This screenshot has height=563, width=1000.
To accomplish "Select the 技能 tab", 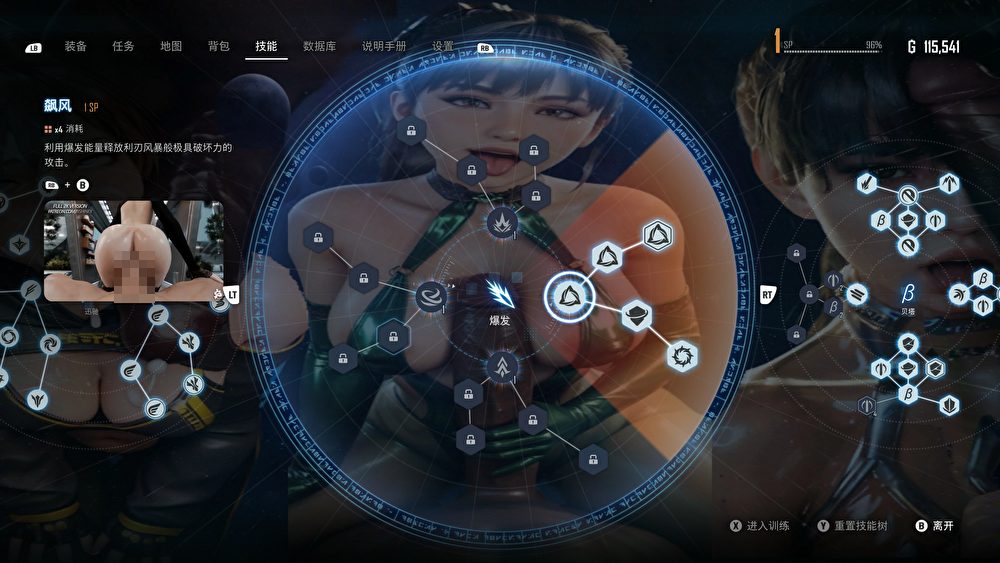I will [x=266, y=46].
